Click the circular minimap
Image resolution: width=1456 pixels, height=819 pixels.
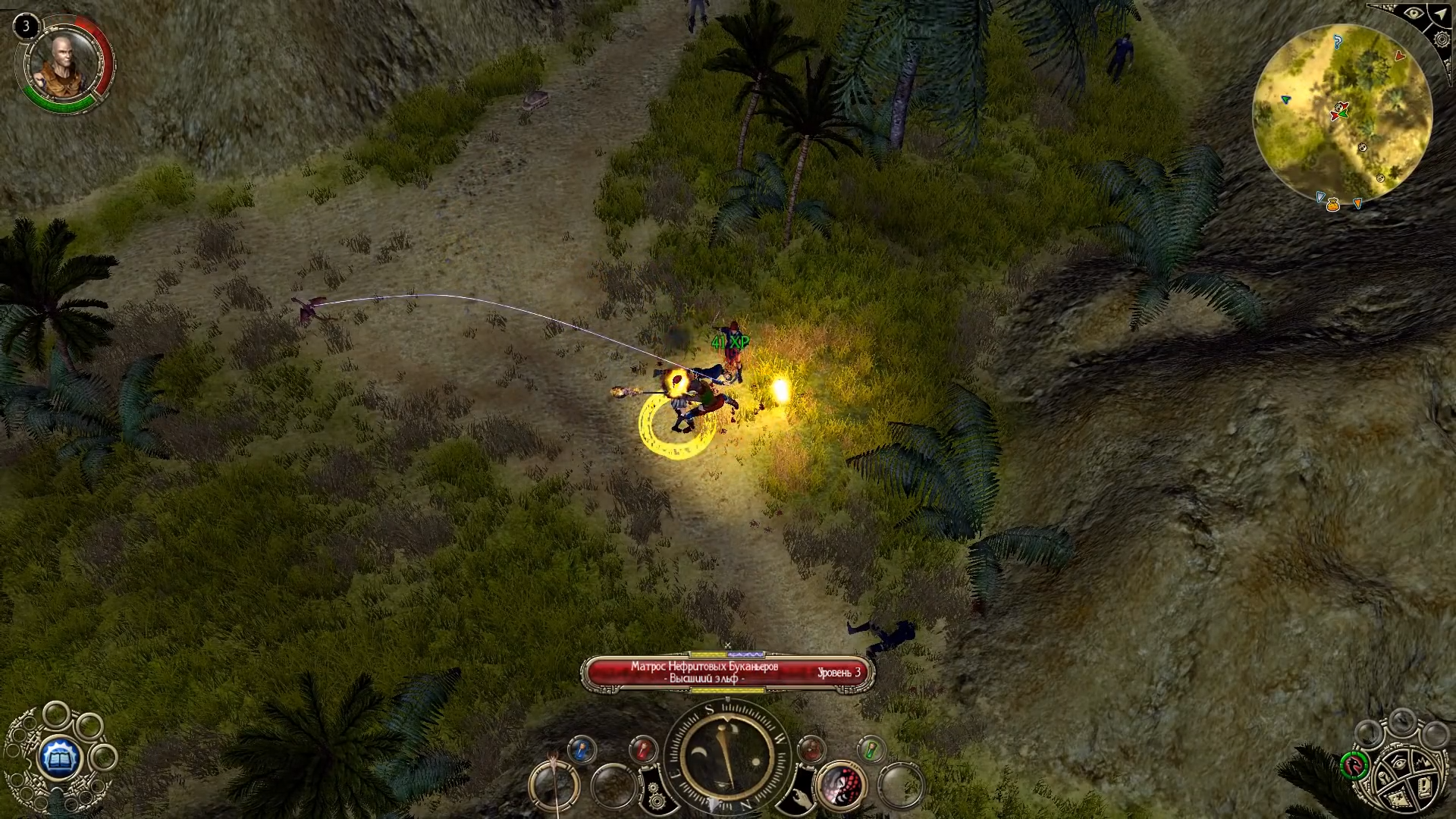1341,115
